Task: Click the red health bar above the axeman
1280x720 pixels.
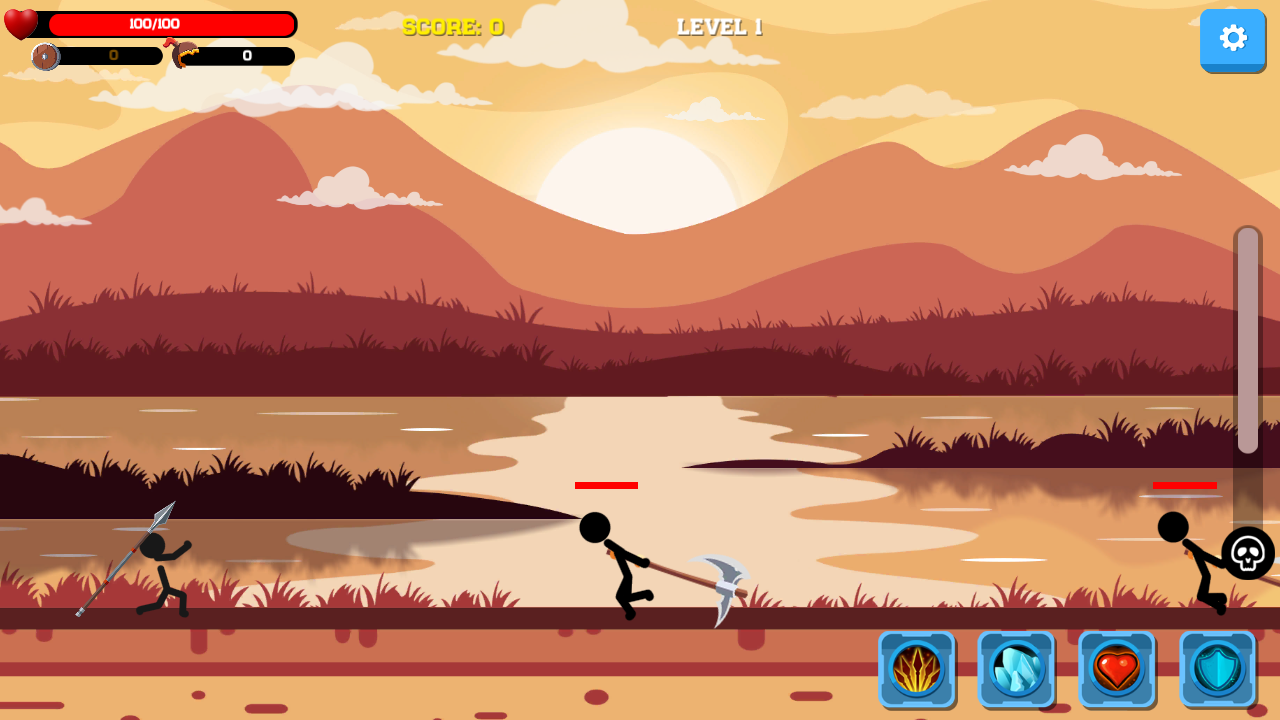Action: [605, 485]
